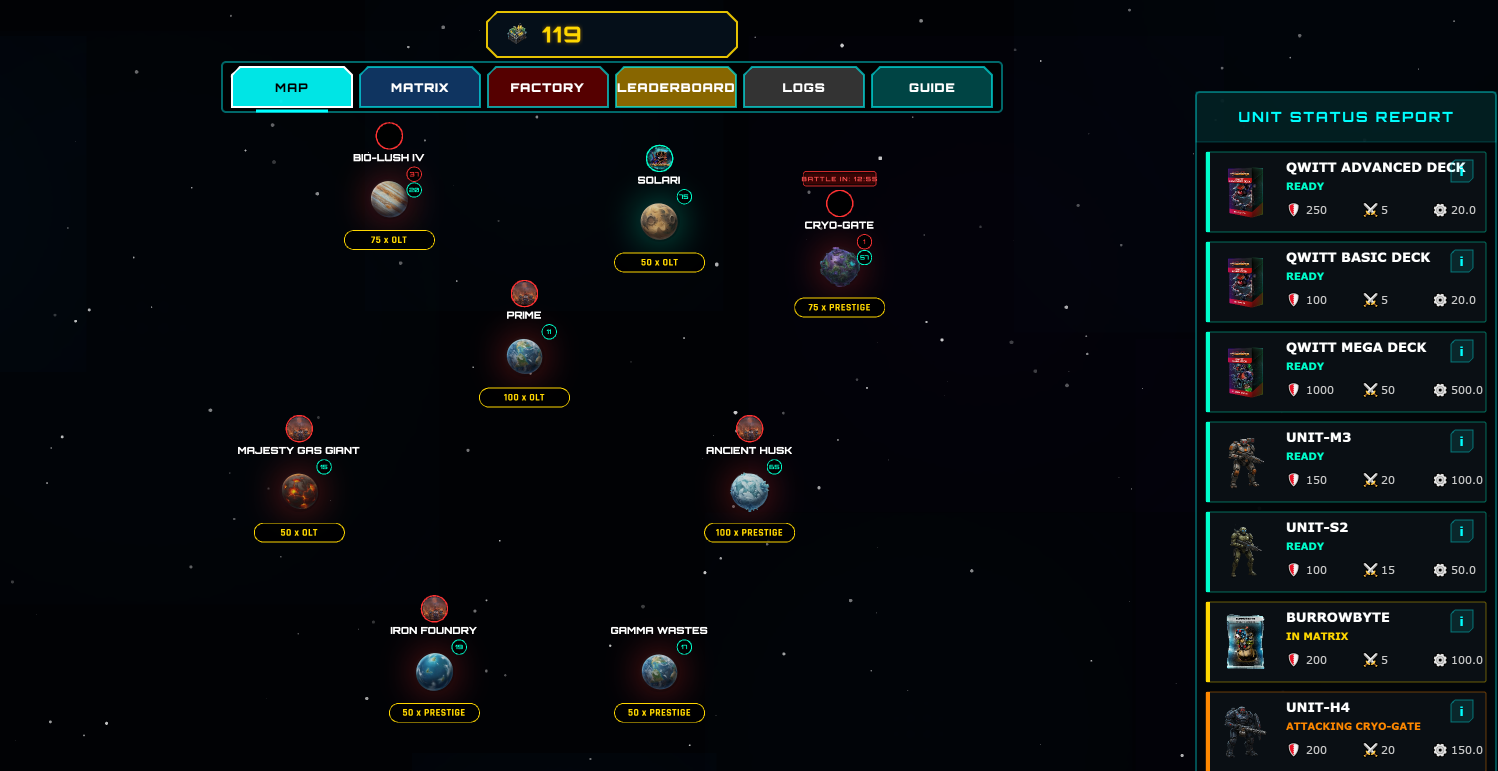The image size is (1498, 771).
Task: Select the Iron Foundry planet
Action: point(434,671)
